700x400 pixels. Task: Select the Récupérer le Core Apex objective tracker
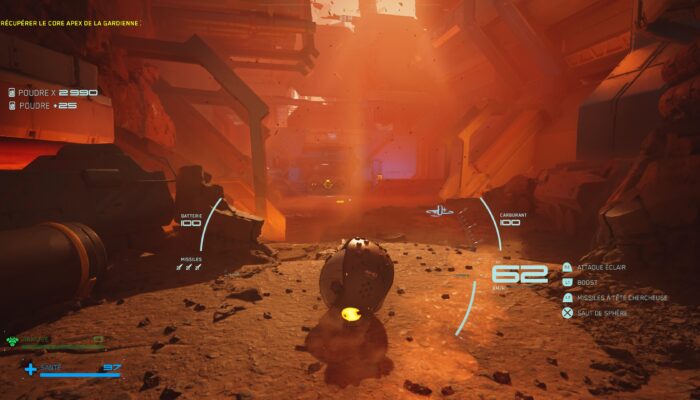70,22
